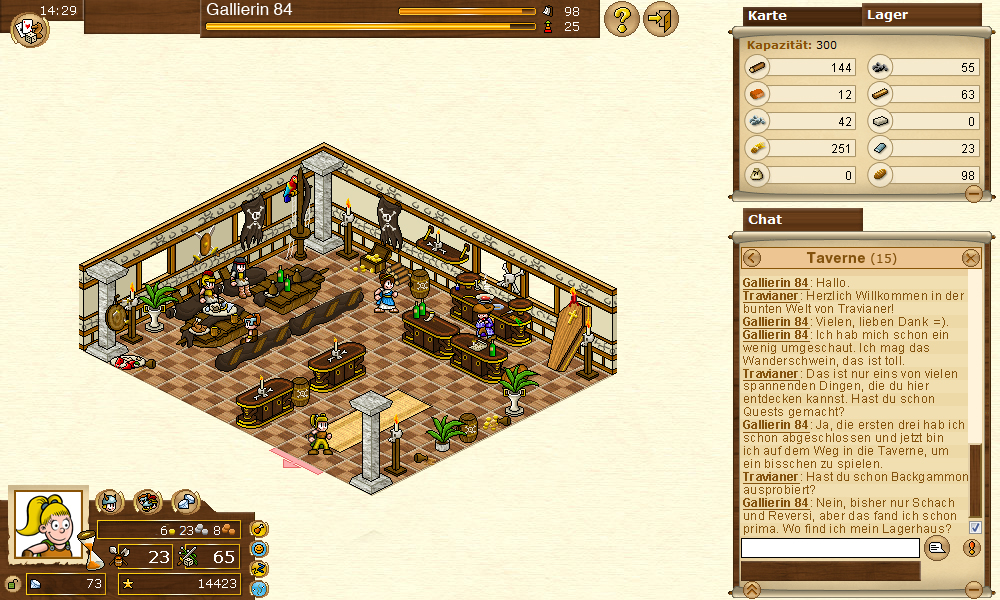Open the cards and dice games icon
Viewport: 1000px width, 600px height.
tap(27, 29)
